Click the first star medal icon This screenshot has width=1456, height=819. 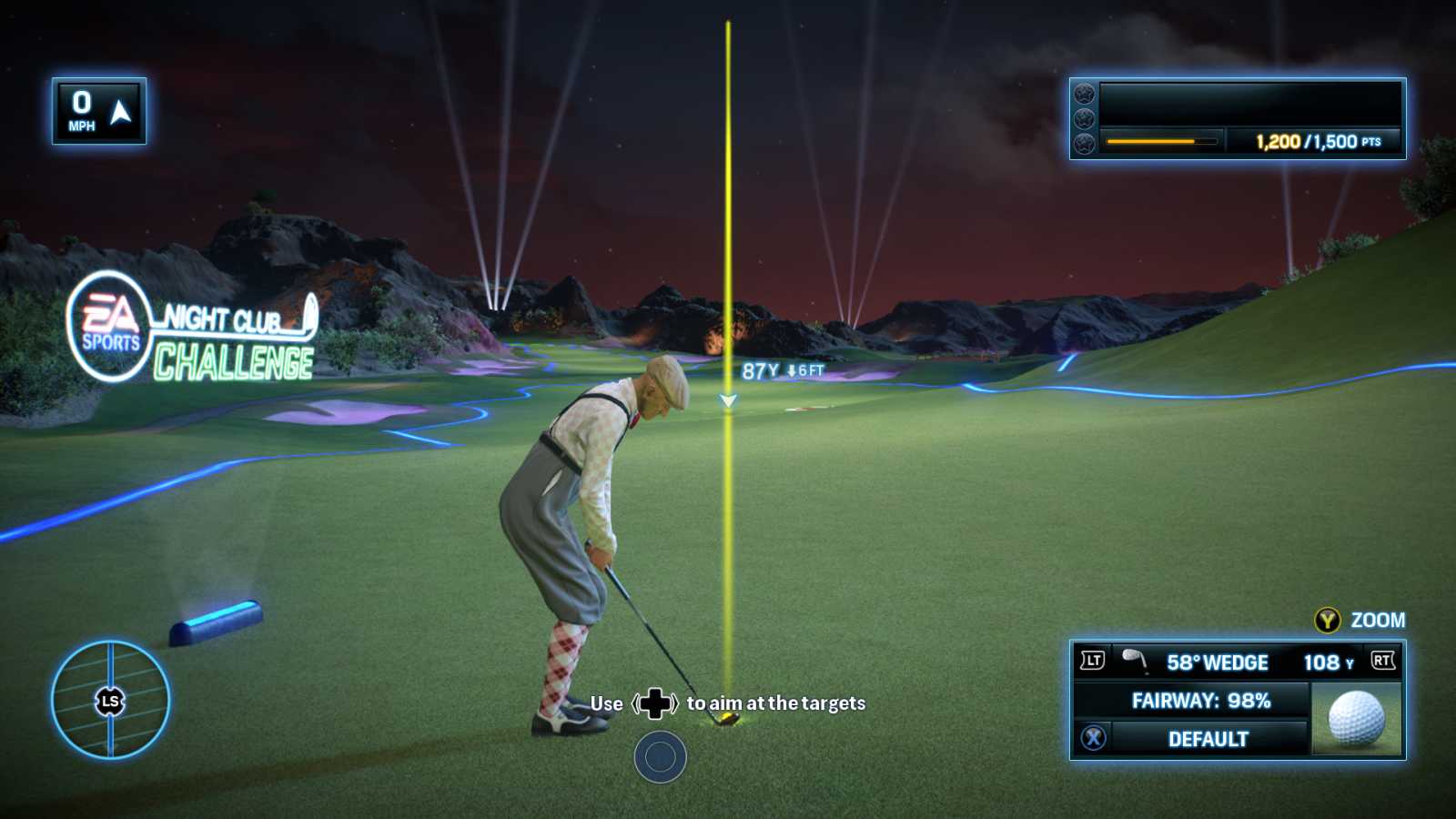click(1083, 92)
